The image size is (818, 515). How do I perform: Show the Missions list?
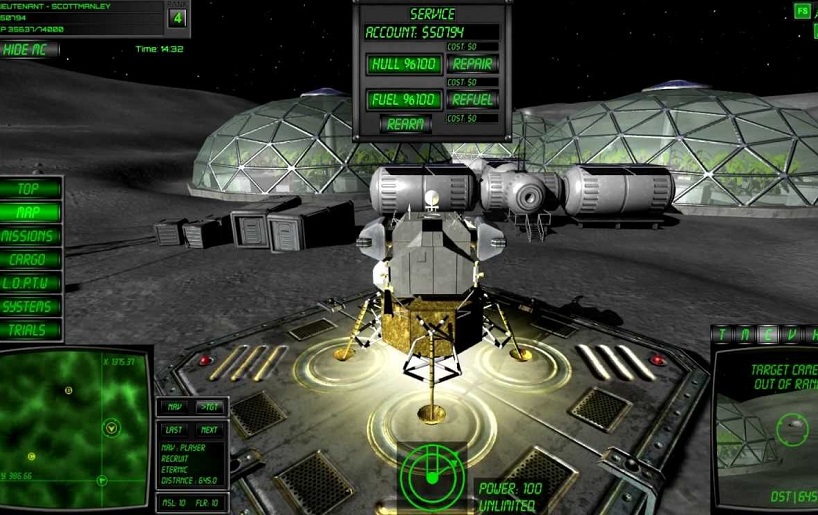point(30,236)
